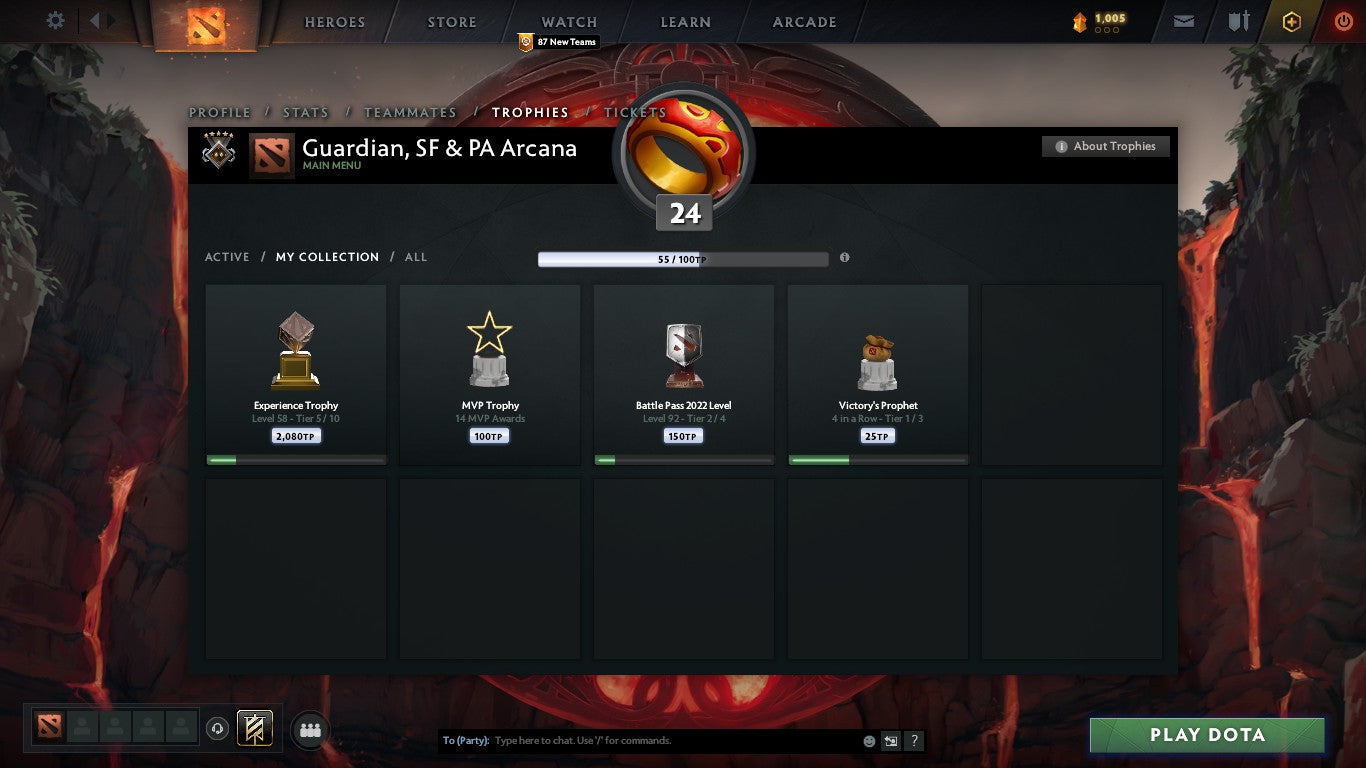
Task: Open the ARCADE menu
Action: (802, 21)
